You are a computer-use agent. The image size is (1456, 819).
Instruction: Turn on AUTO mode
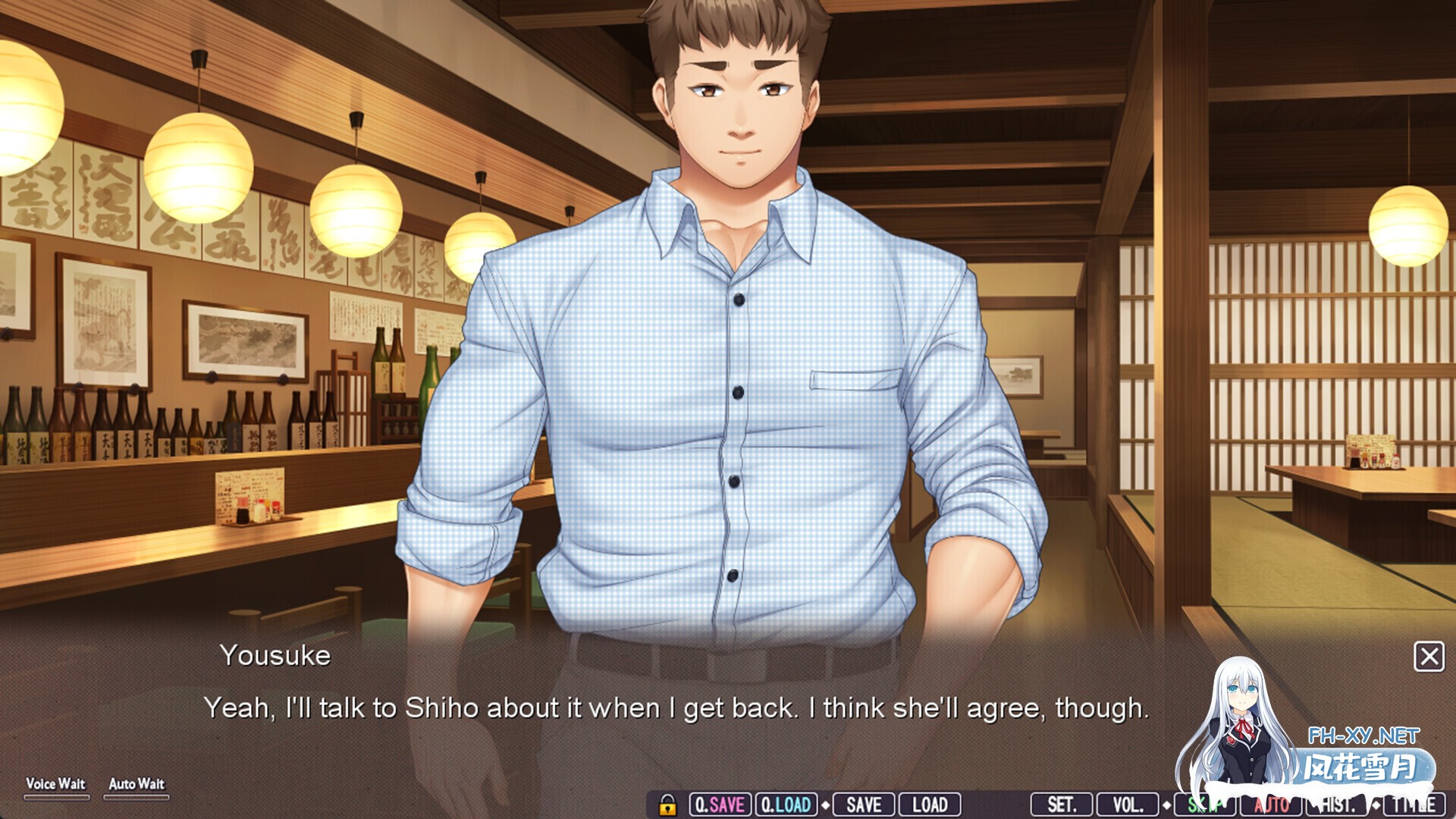pos(1272,805)
